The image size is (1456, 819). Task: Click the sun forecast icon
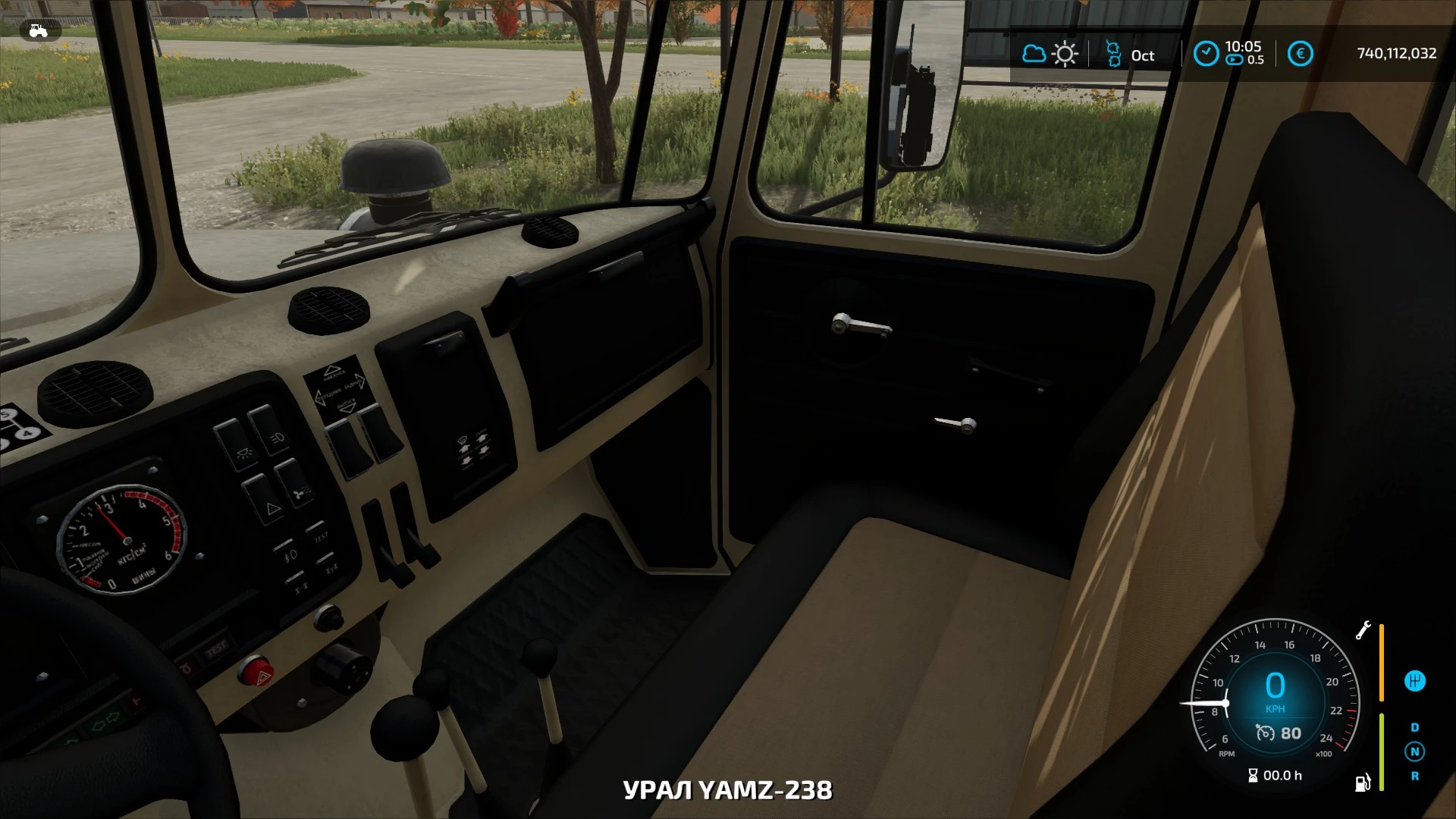(1065, 54)
